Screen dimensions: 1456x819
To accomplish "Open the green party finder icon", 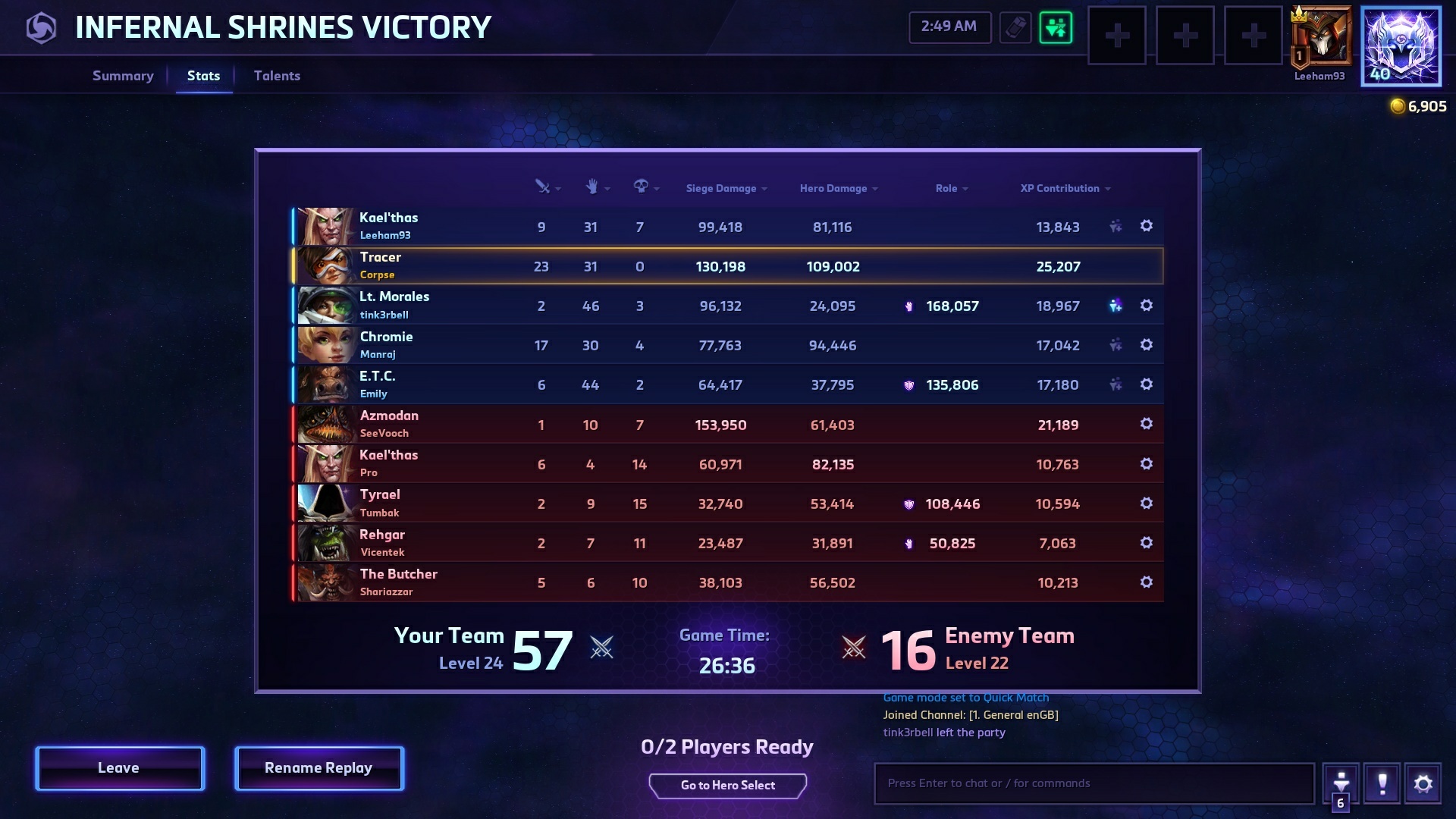I will click(1056, 28).
